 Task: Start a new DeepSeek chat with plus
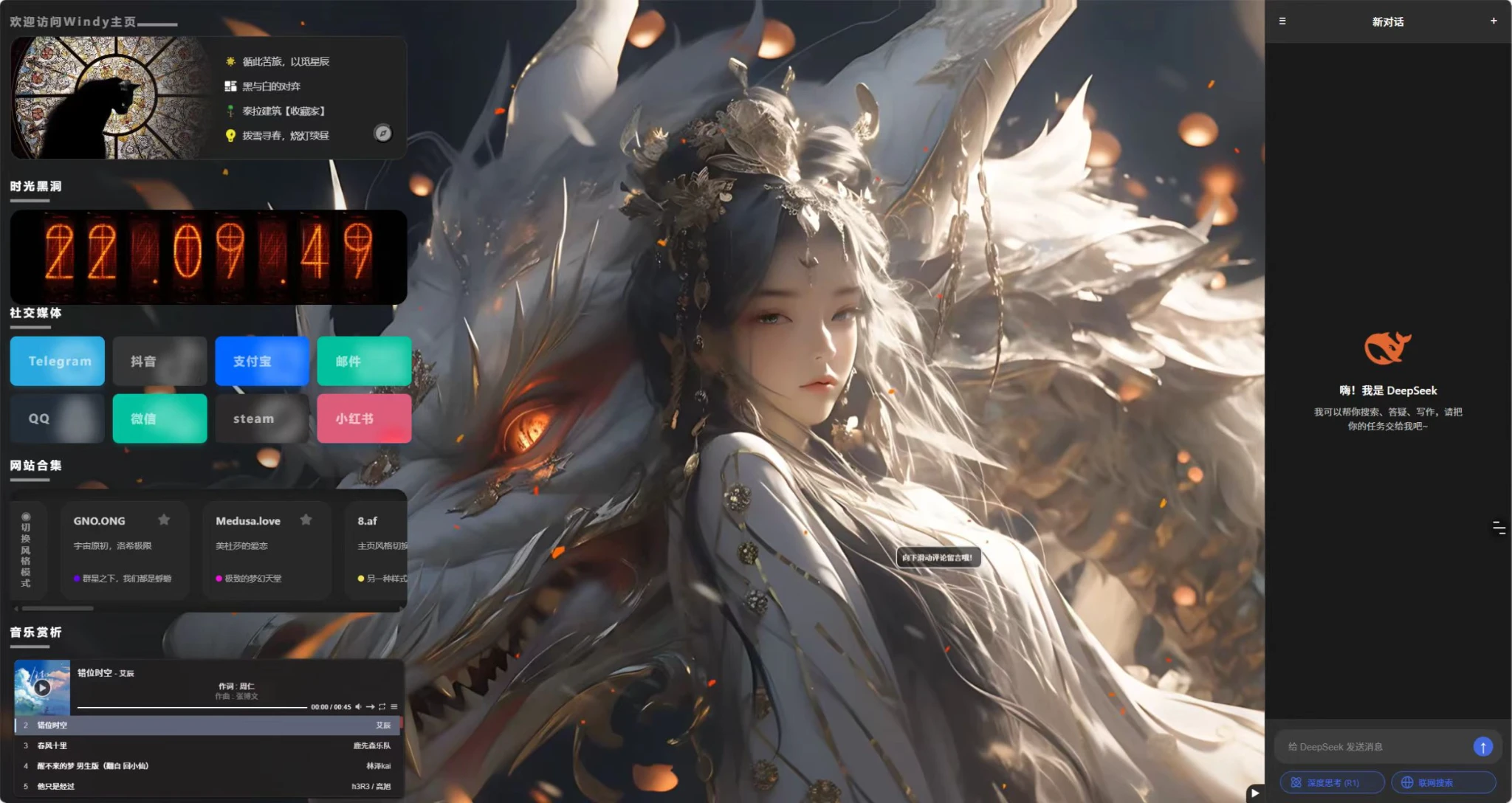pos(1494,21)
